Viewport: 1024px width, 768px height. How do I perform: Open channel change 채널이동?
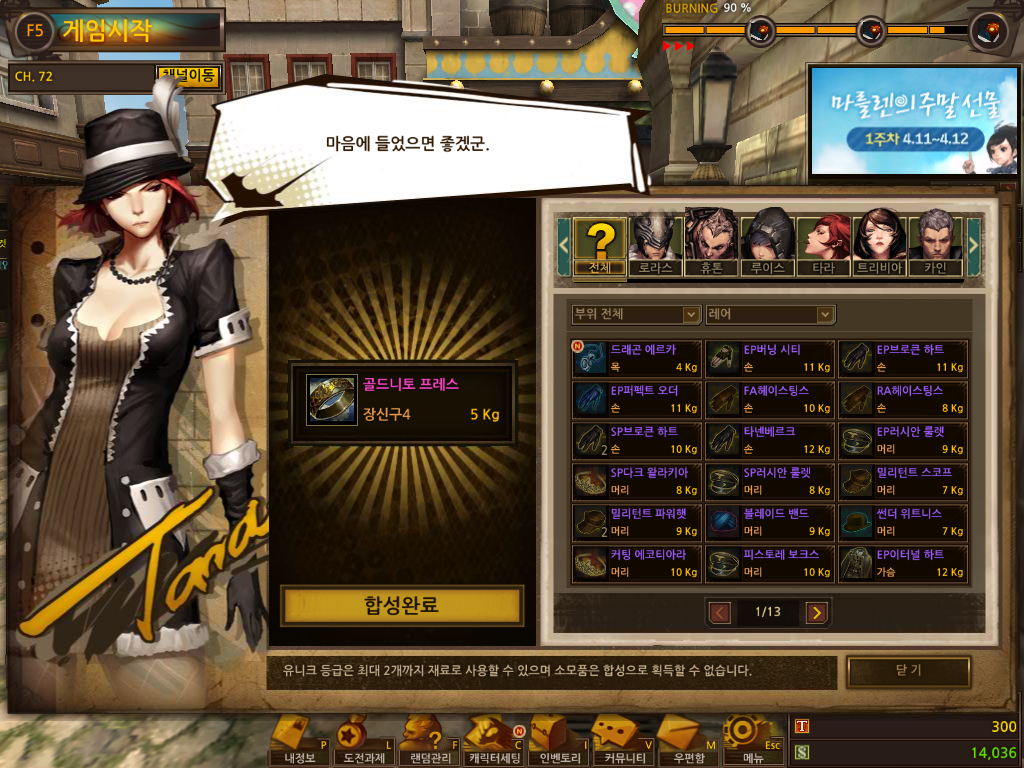pos(188,75)
